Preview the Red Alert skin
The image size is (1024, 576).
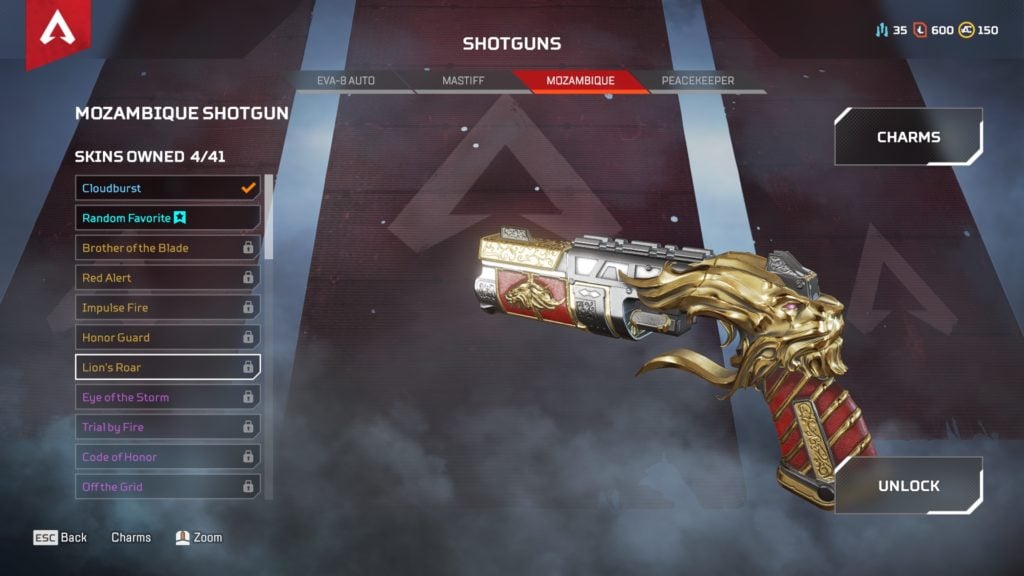pyautogui.click(x=168, y=278)
